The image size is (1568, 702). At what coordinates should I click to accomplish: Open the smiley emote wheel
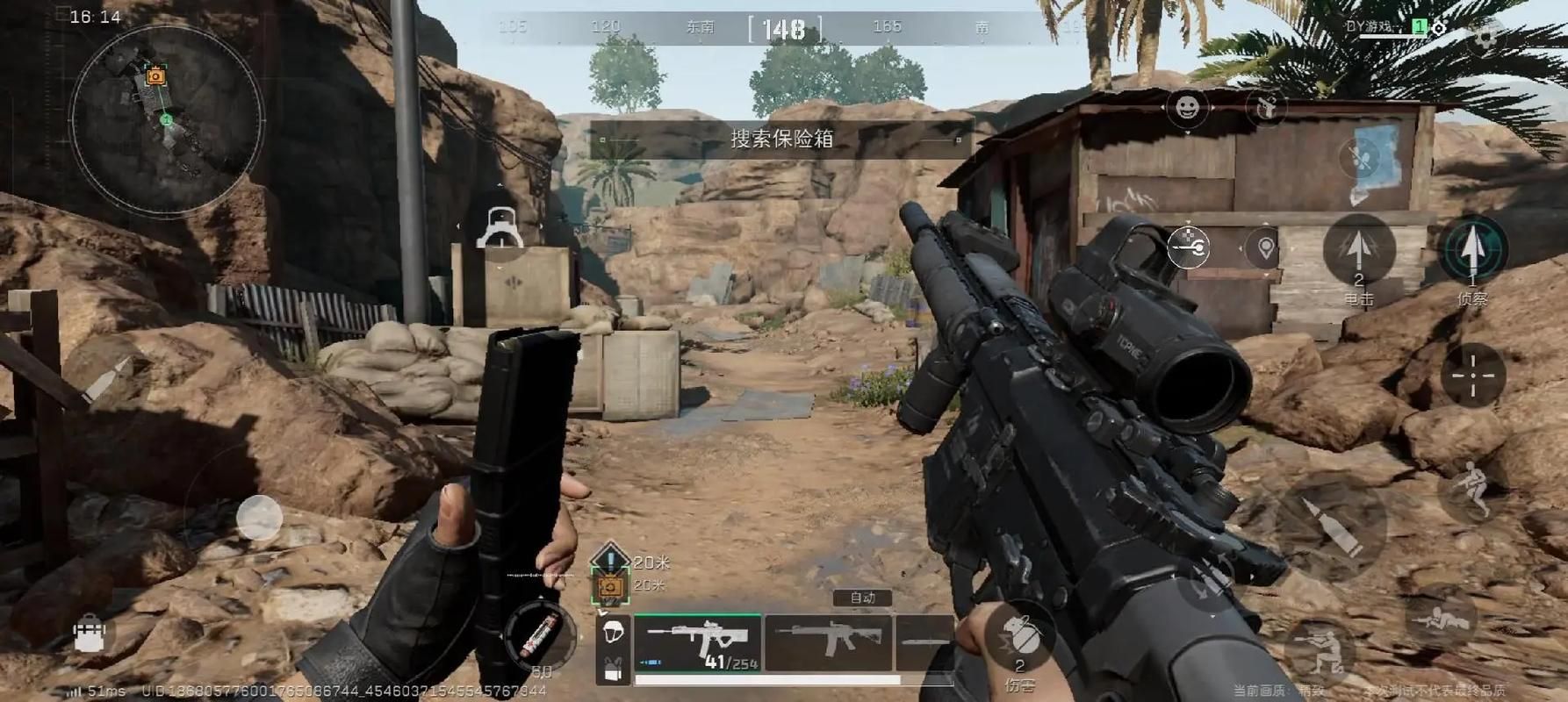click(x=1187, y=108)
